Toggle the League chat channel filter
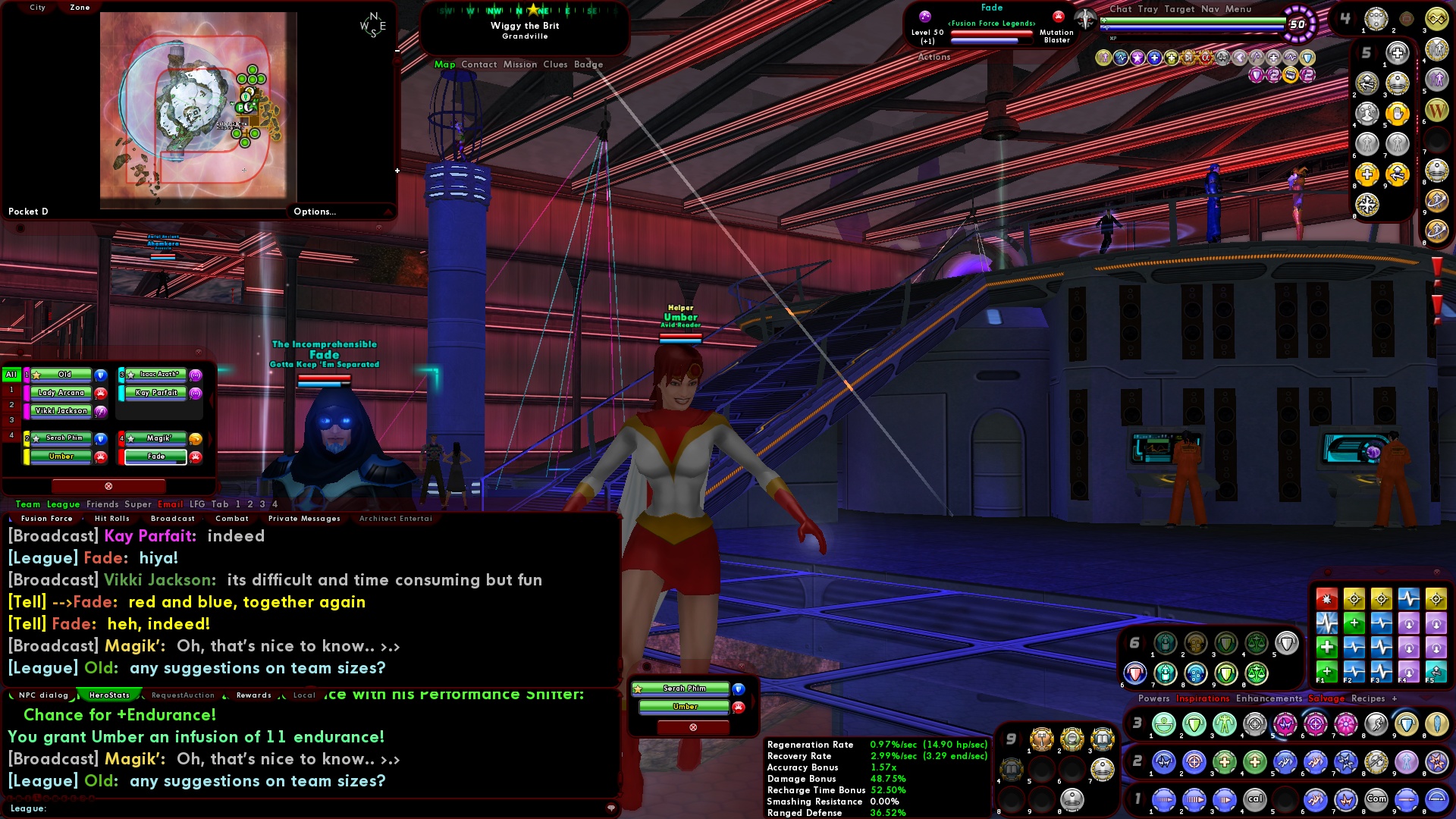 point(64,504)
